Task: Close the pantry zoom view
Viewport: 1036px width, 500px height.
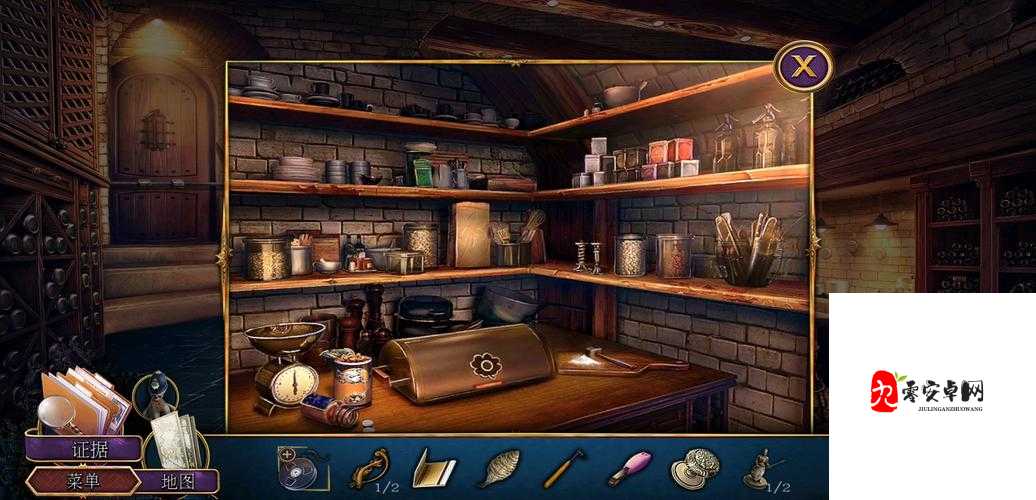Action: pos(804,67)
